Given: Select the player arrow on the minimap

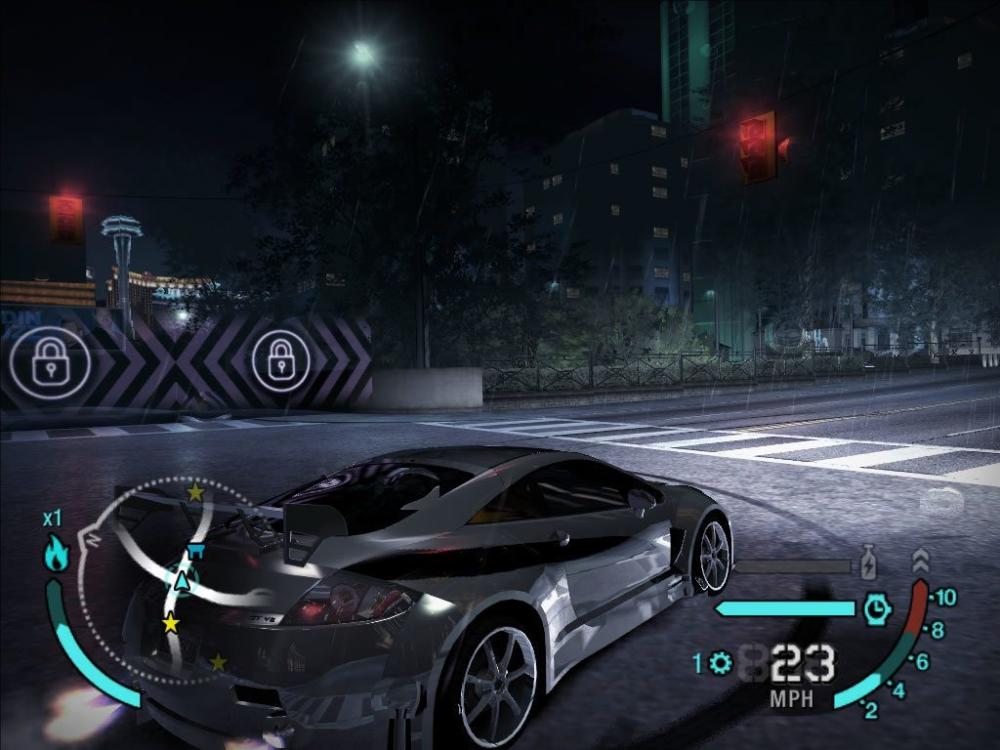Looking at the screenshot, I should 181,579.
